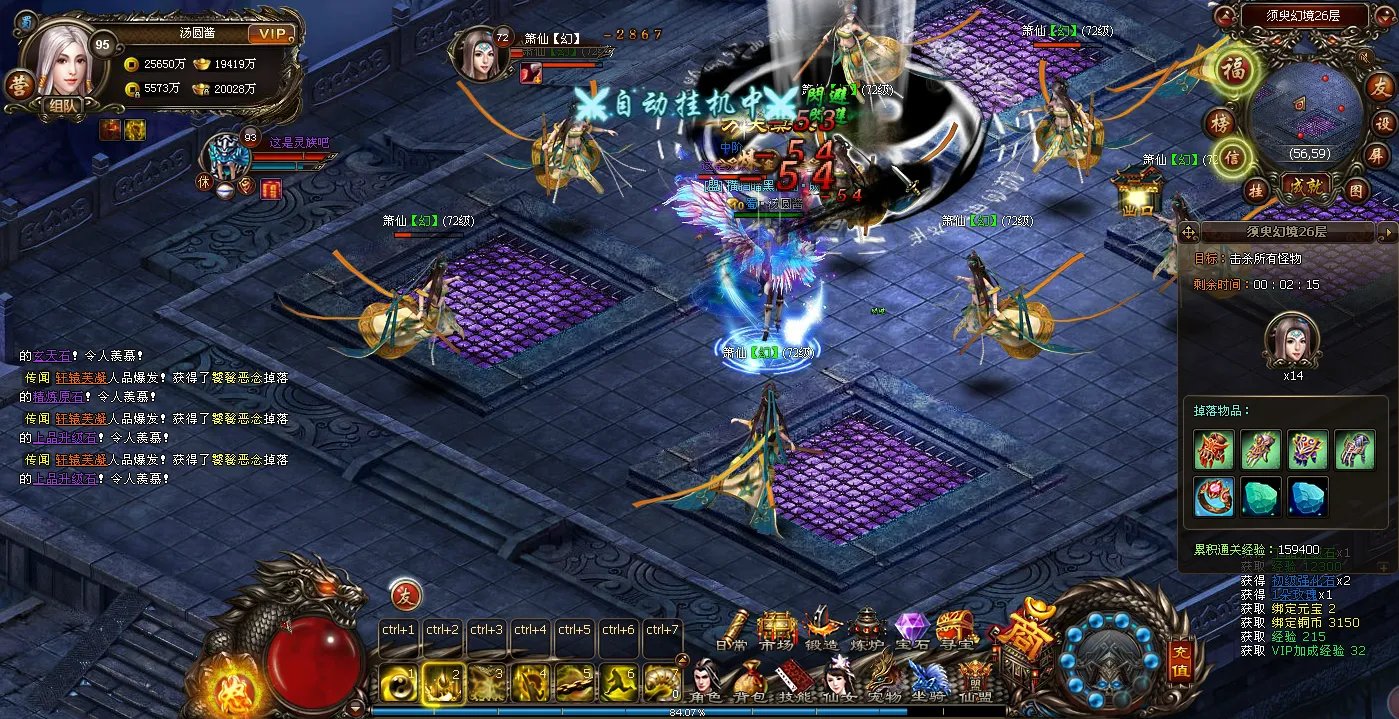Select the 箫仙 target portrait

coord(479,53)
